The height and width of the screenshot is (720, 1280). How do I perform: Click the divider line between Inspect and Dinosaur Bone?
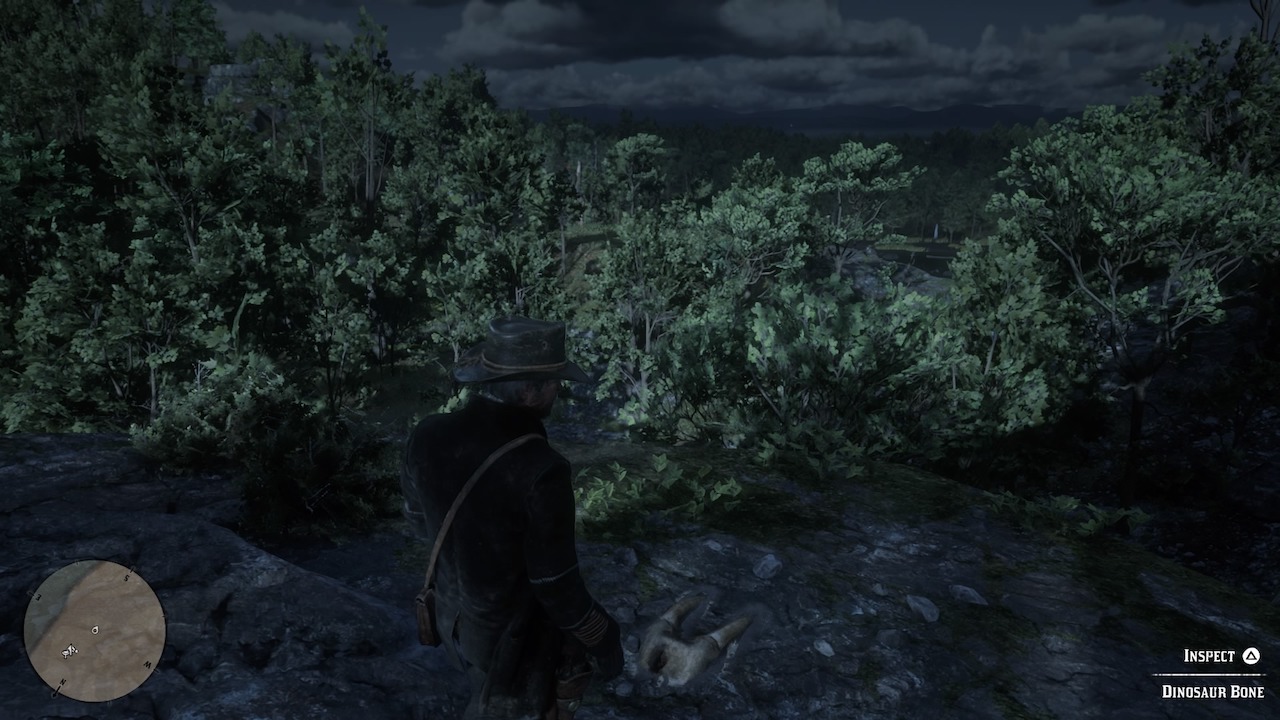tap(1207, 674)
